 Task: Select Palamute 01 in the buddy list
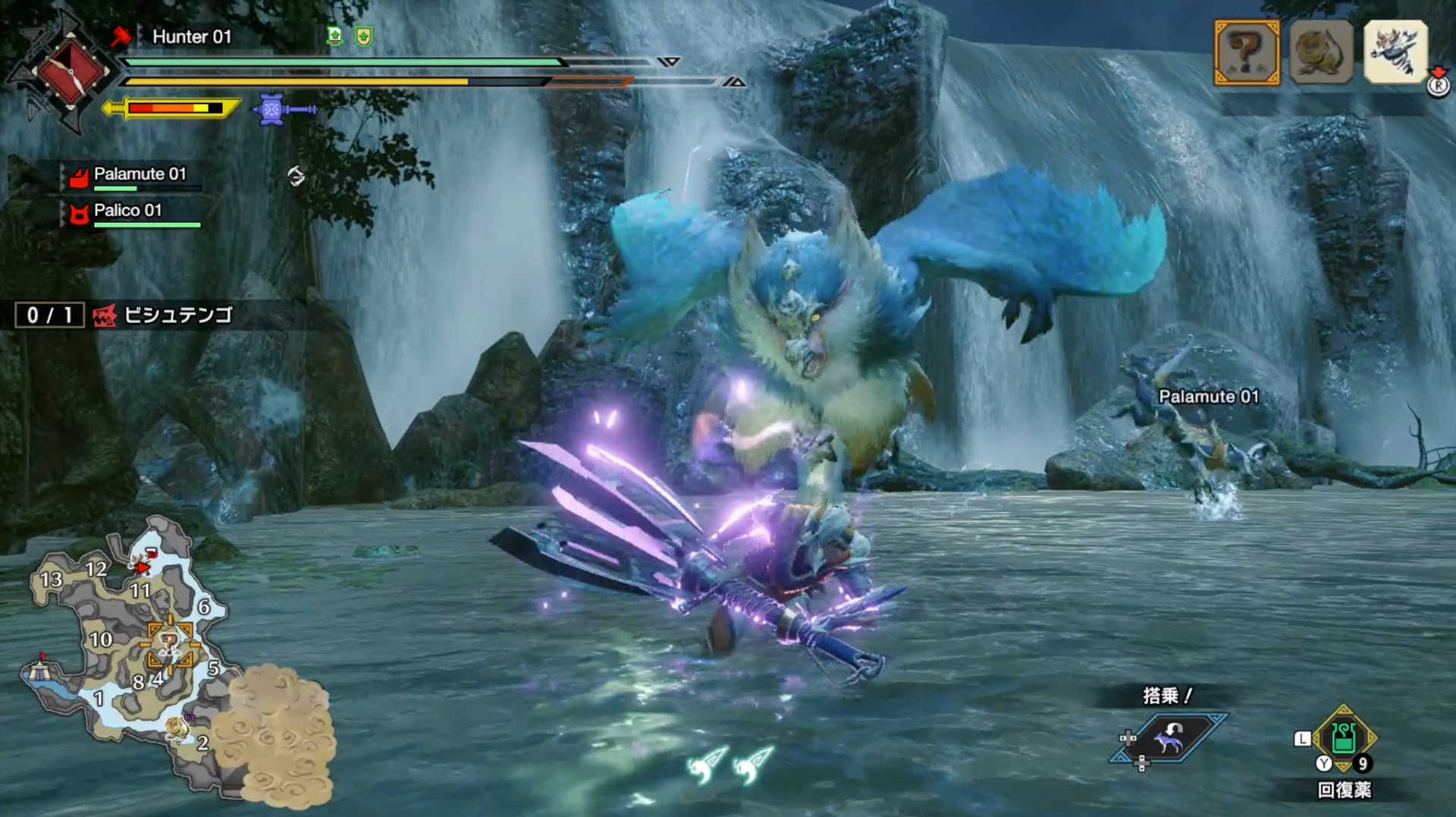click(139, 175)
